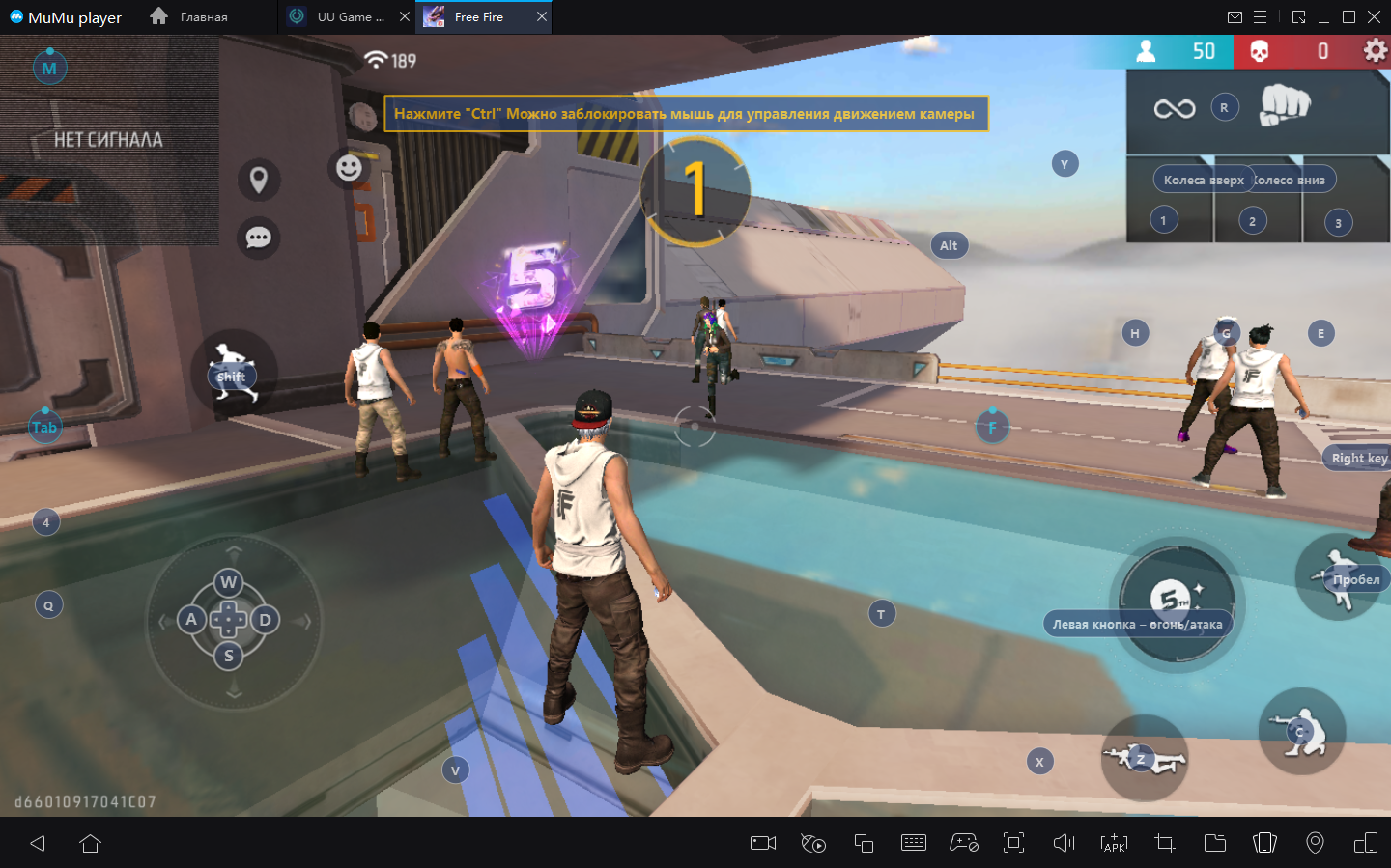
Task: Tap the prone lying-down button
Action: coord(1144,759)
